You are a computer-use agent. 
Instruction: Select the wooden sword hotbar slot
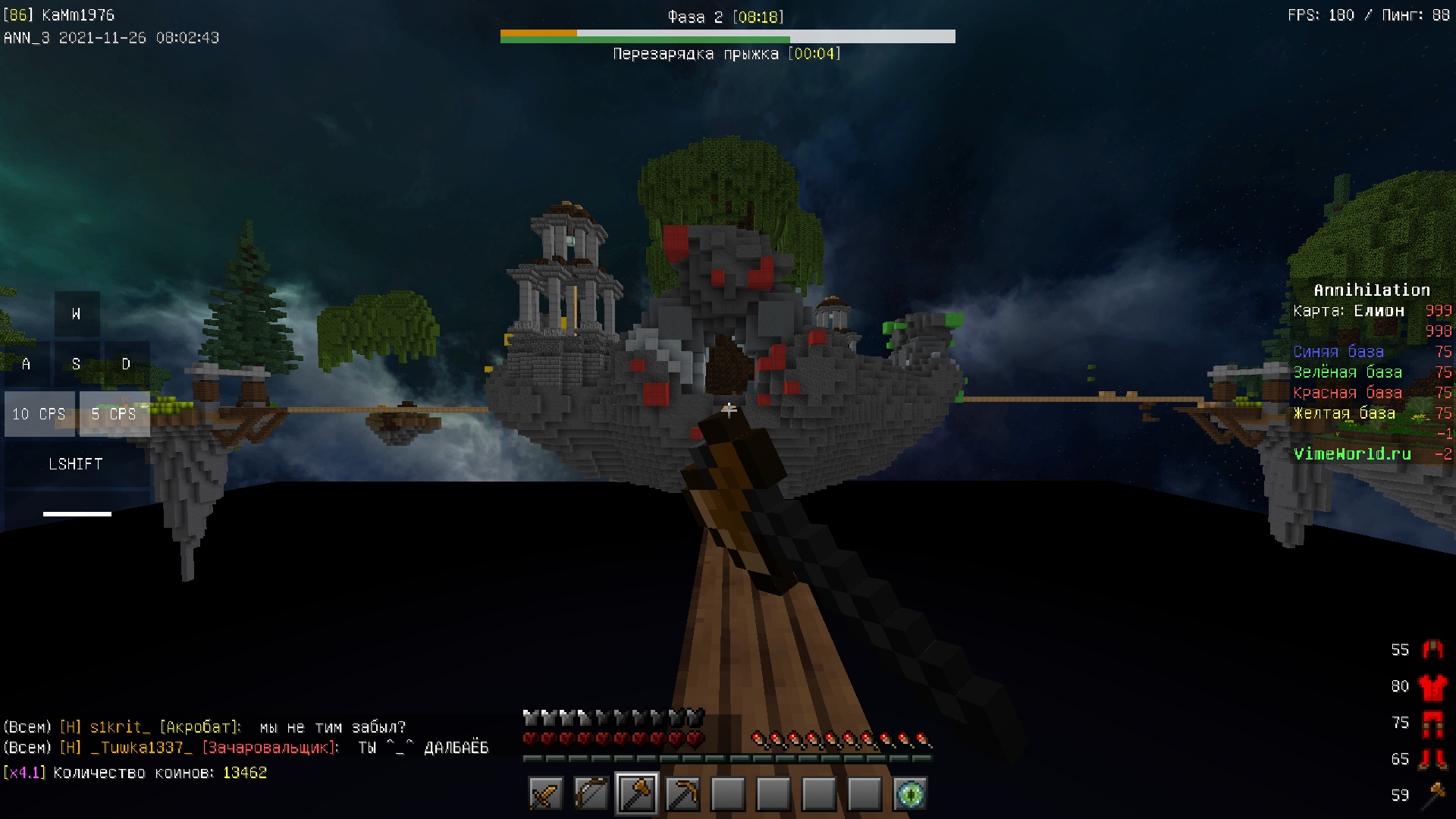pos(546,795)
